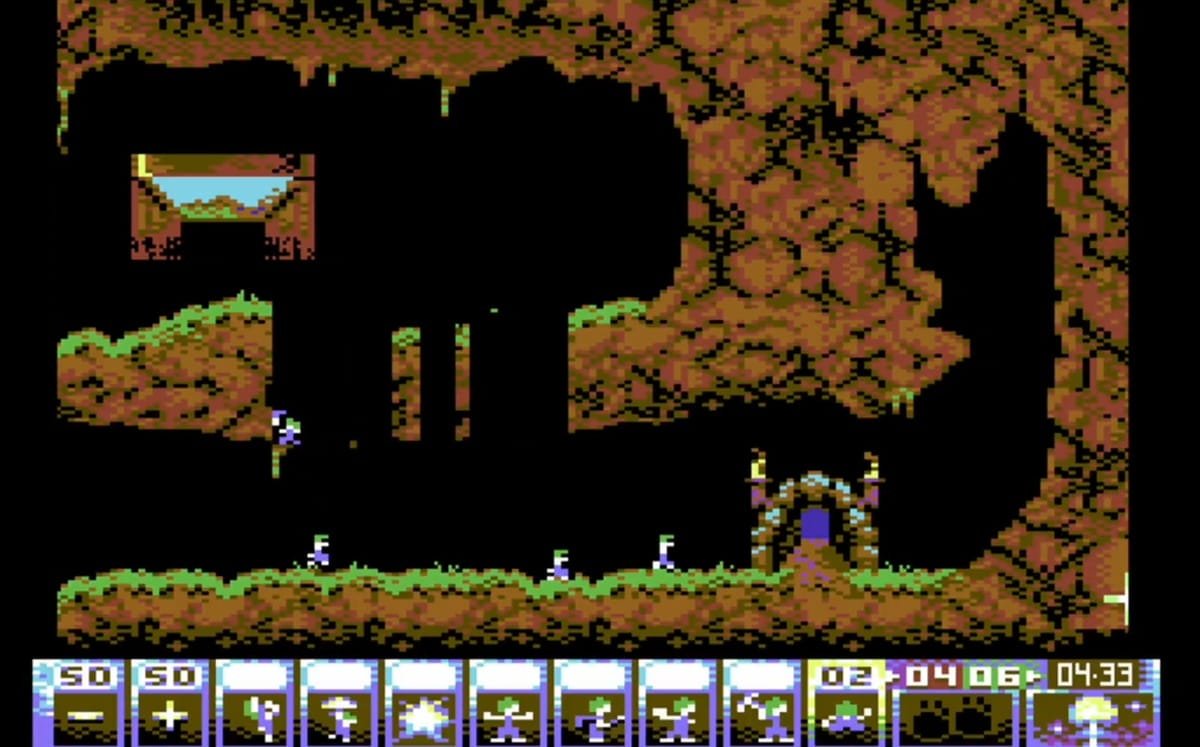Choose the Floater umbrella skill

(x=339, y=703)
